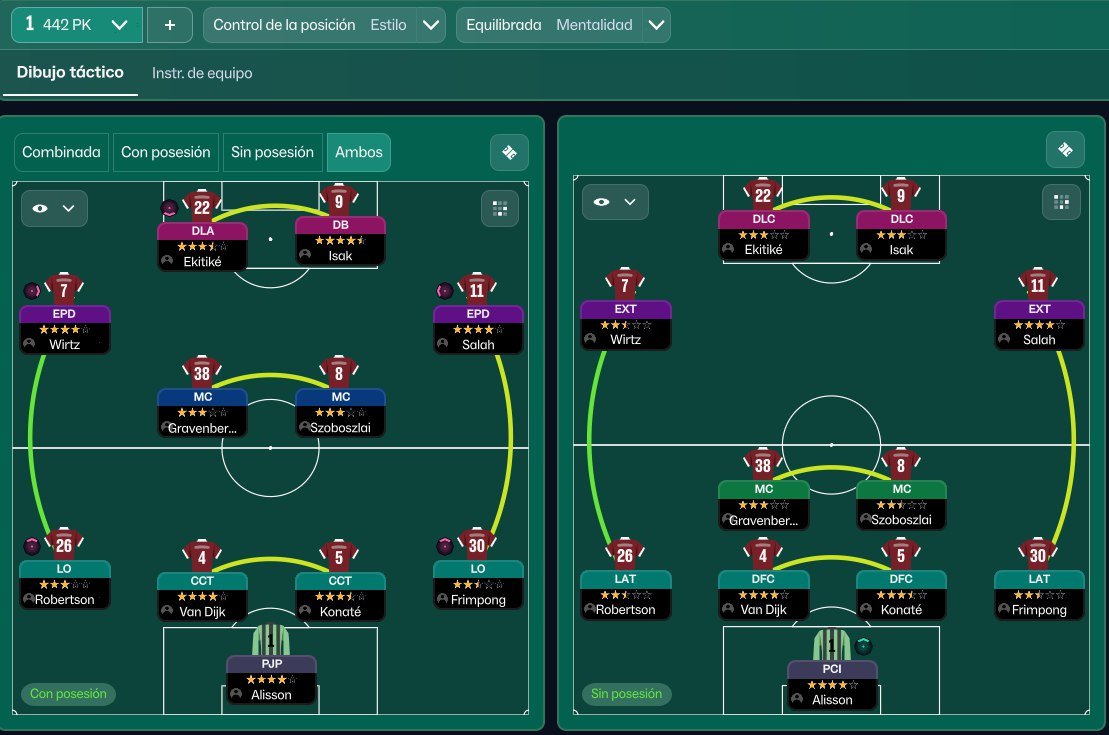This screenshot has width=1109, height=735.
Task: Add a new tactic with the plus button
Action: point(170,25)
